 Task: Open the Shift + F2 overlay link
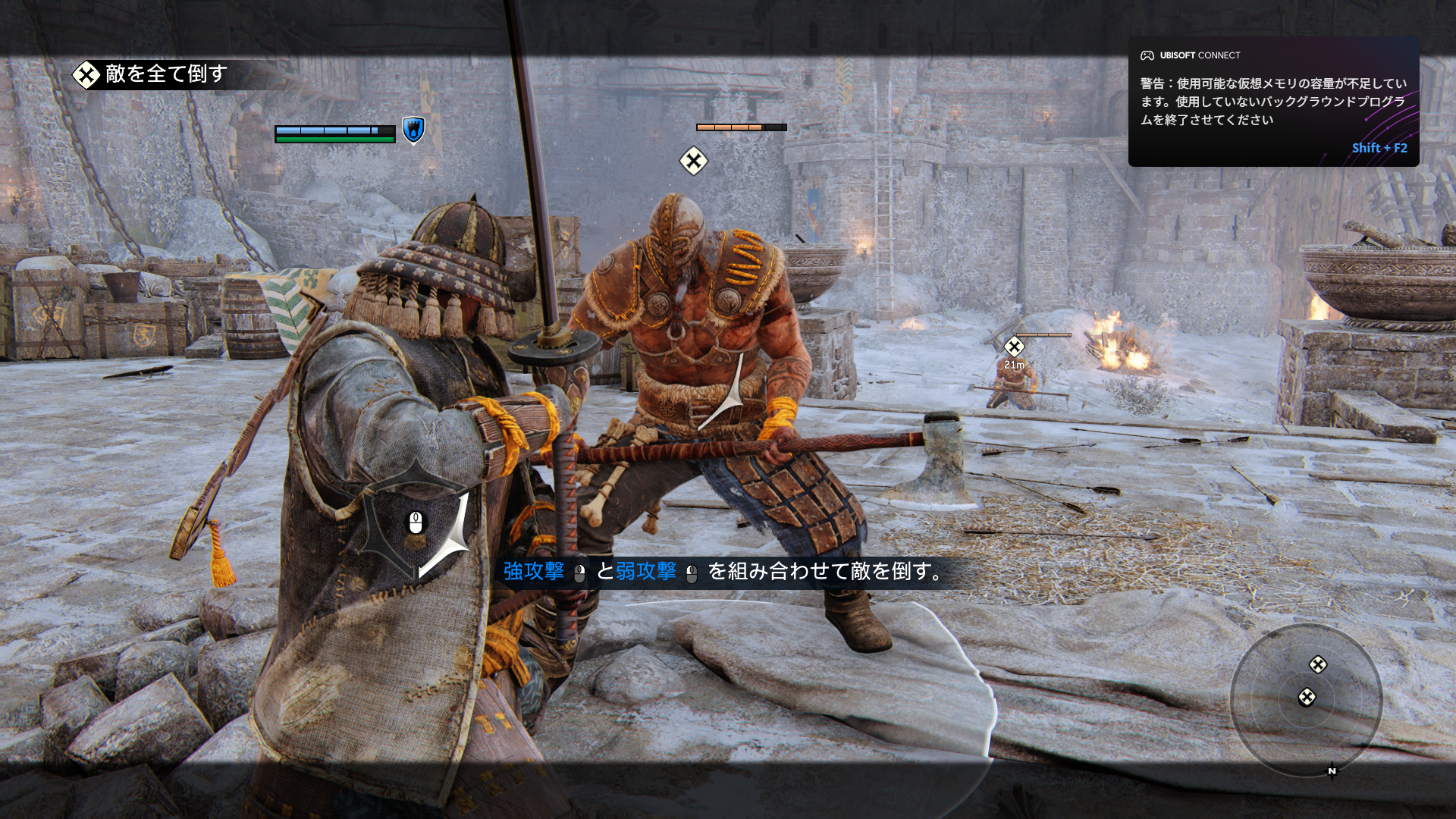[x=1378, y=149]
